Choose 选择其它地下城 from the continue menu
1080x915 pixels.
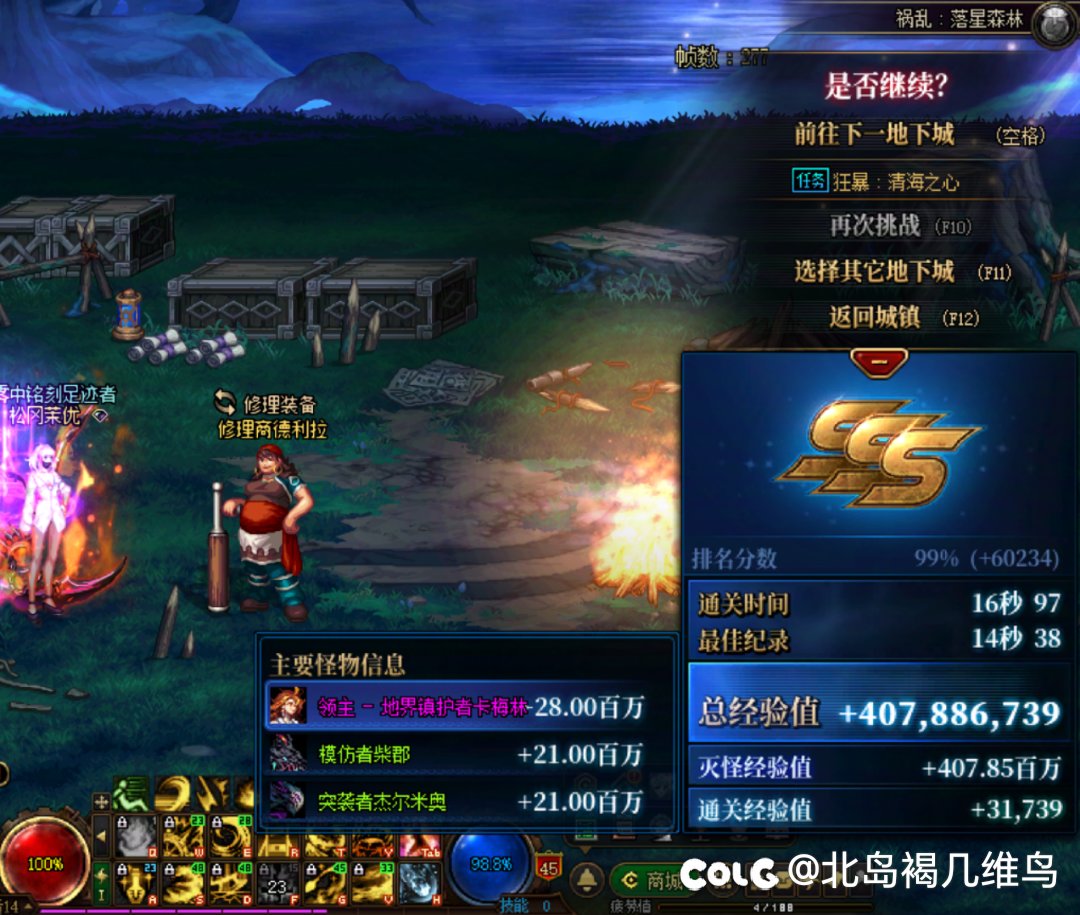874,272
